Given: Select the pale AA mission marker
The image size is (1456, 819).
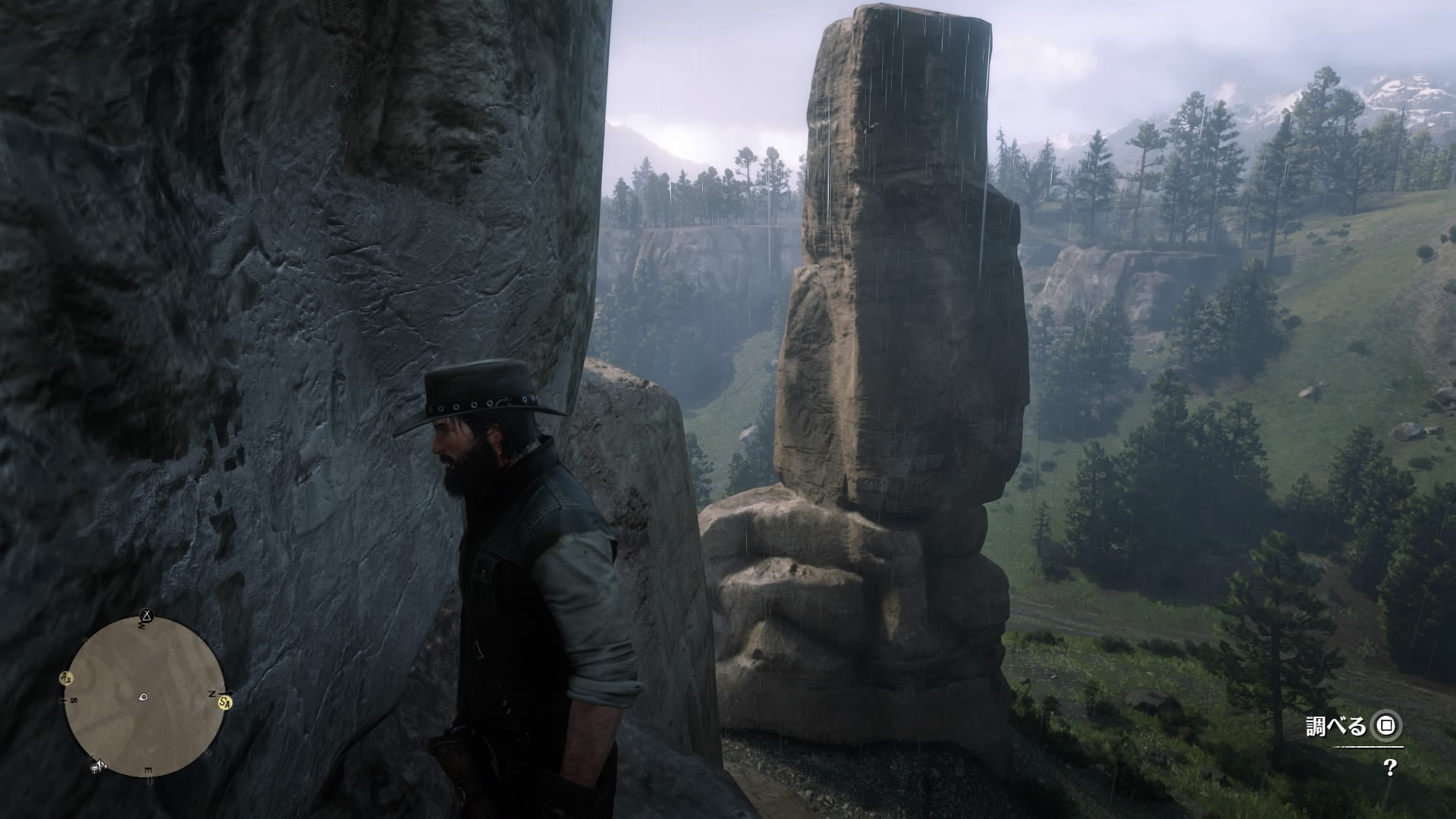Looking at the screenshot, I should (x=67, y=678).
